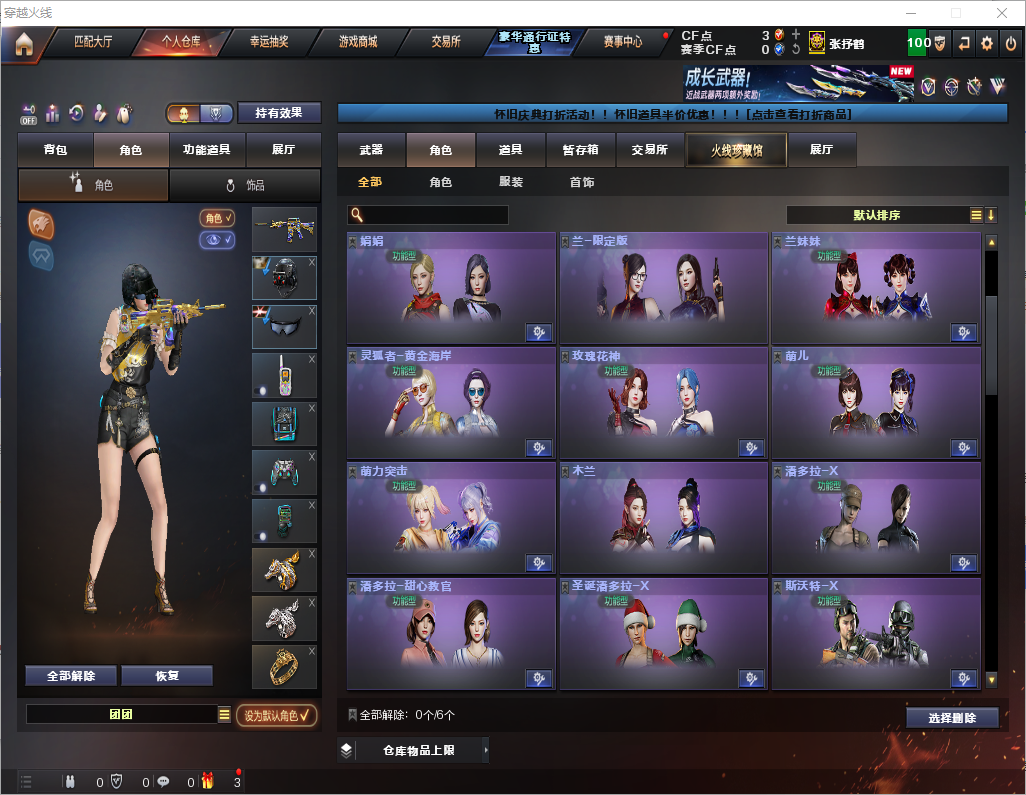Select the 功能道具 tab
The height and width of the screenshot is (795, 1026).
click(206, 150)
